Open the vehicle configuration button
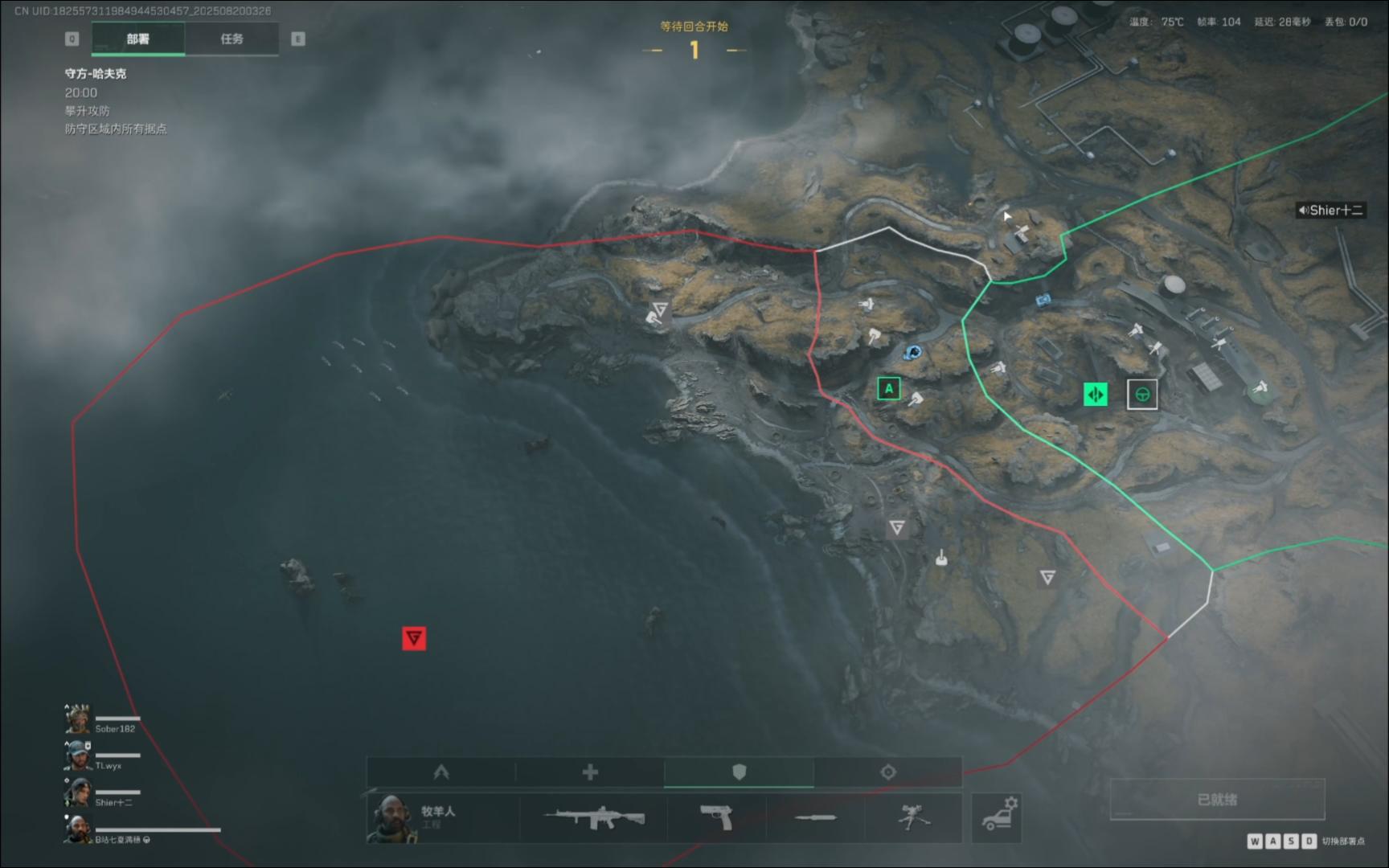1389x868 pixels. pos(997,818)
